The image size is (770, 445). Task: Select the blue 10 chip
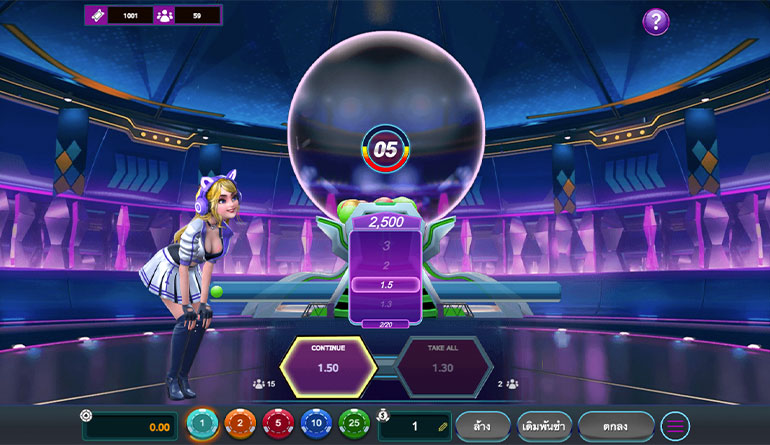(x=316, y=425)
